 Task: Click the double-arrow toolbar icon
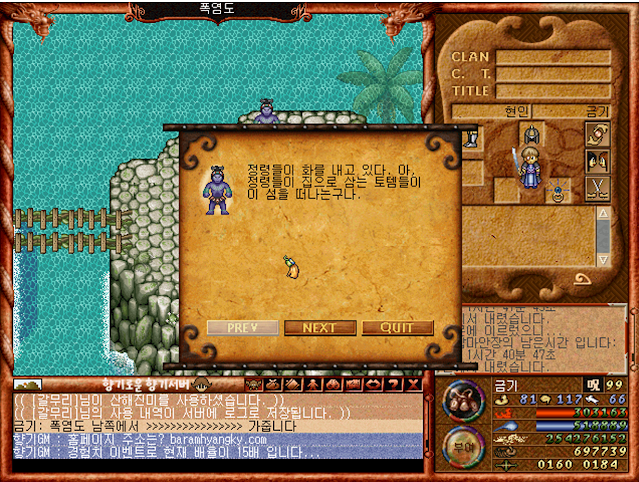click(373, 384)
